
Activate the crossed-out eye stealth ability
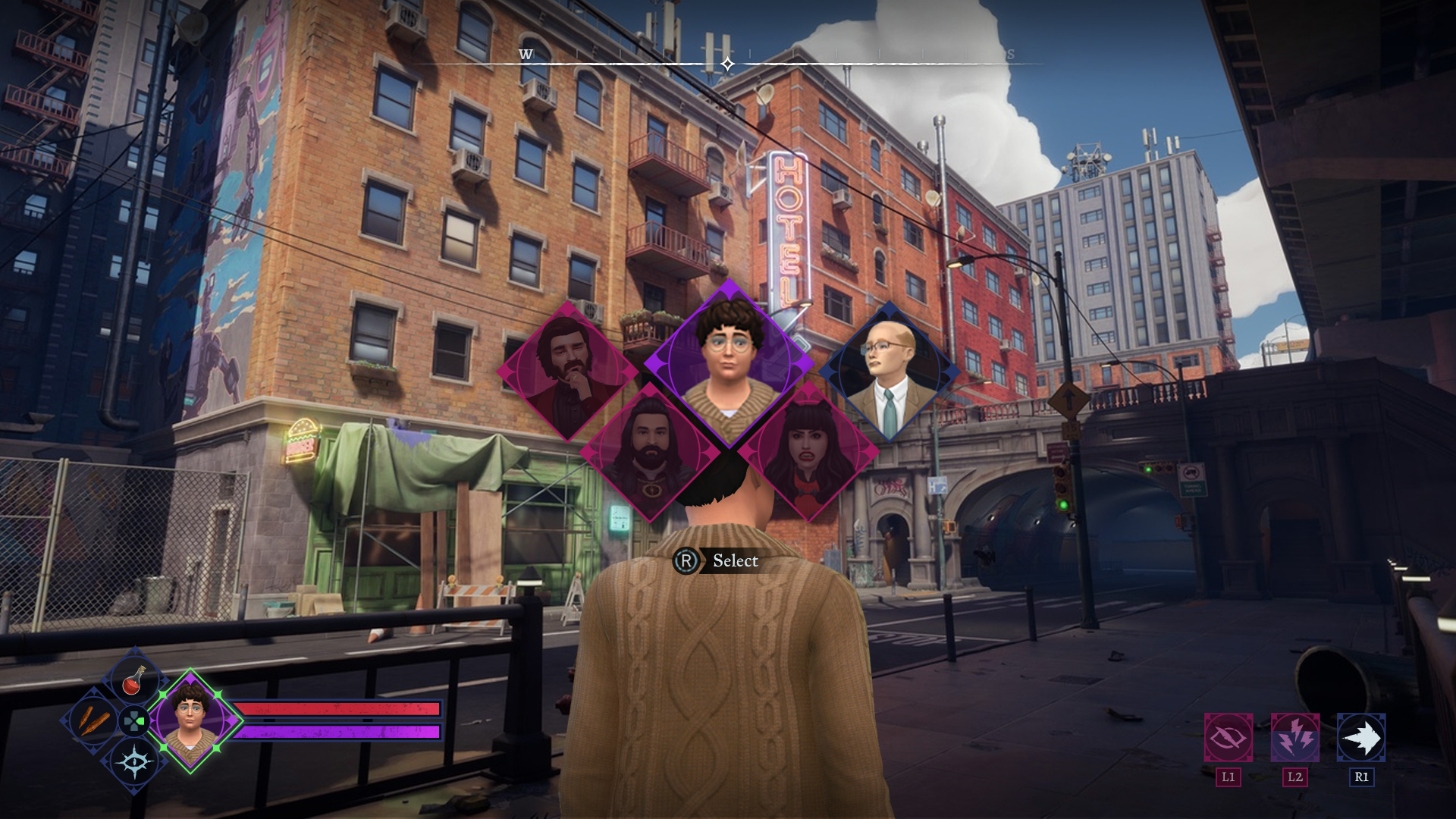(1228, 738)
